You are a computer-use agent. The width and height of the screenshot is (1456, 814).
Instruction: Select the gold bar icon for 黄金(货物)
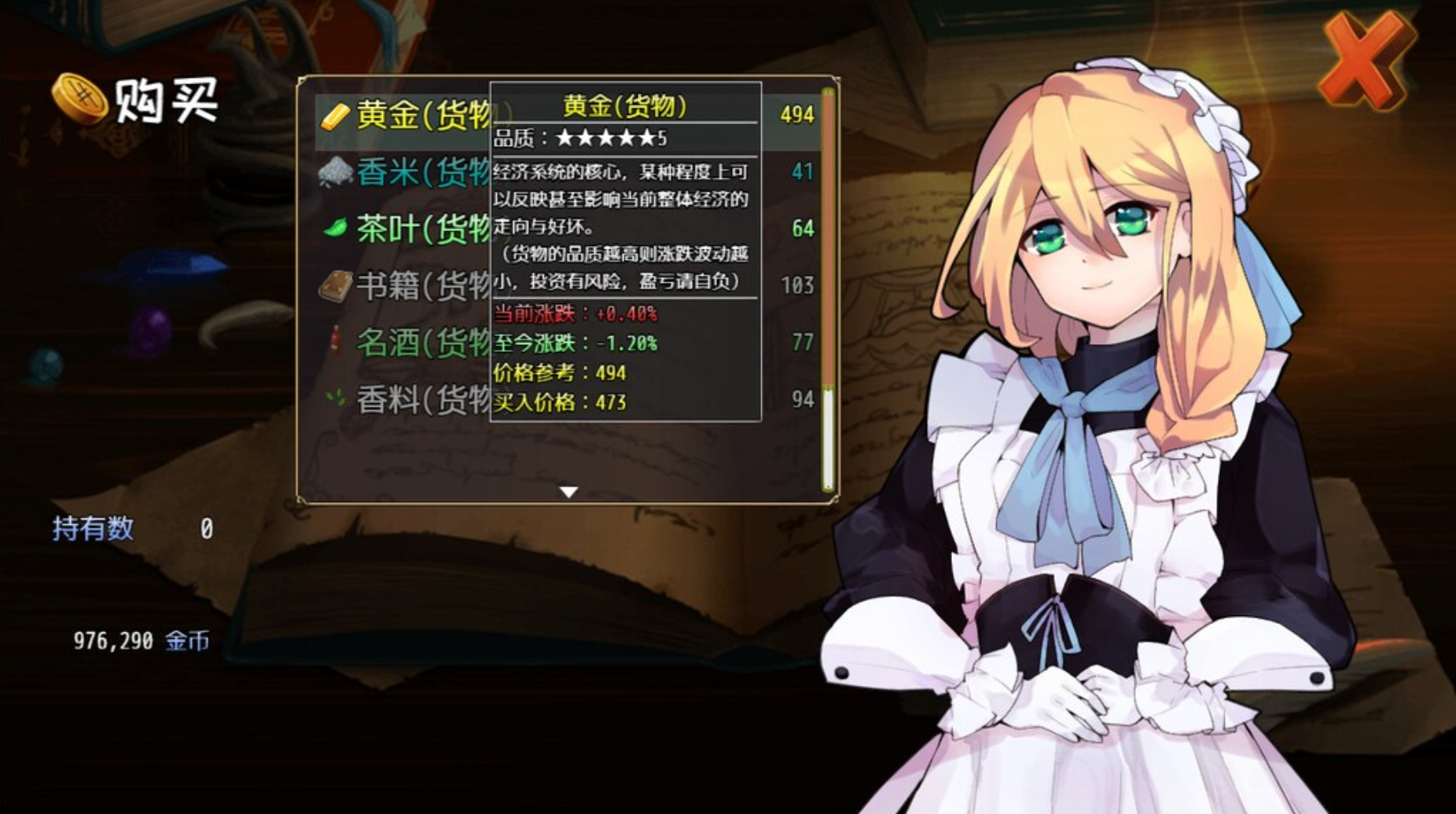(x=333, y=115)
